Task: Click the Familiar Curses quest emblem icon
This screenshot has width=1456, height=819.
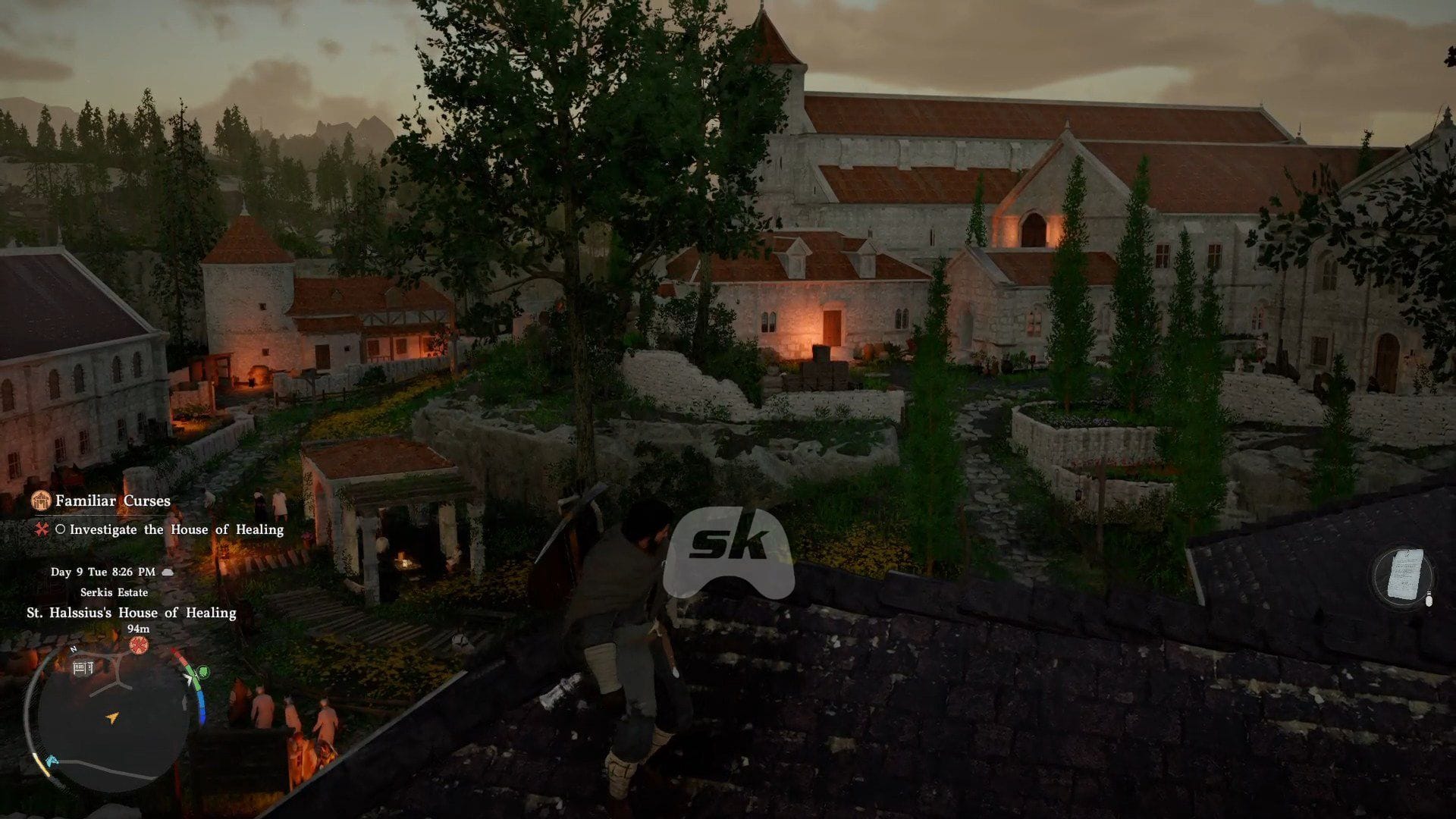Action: [42, 499]
